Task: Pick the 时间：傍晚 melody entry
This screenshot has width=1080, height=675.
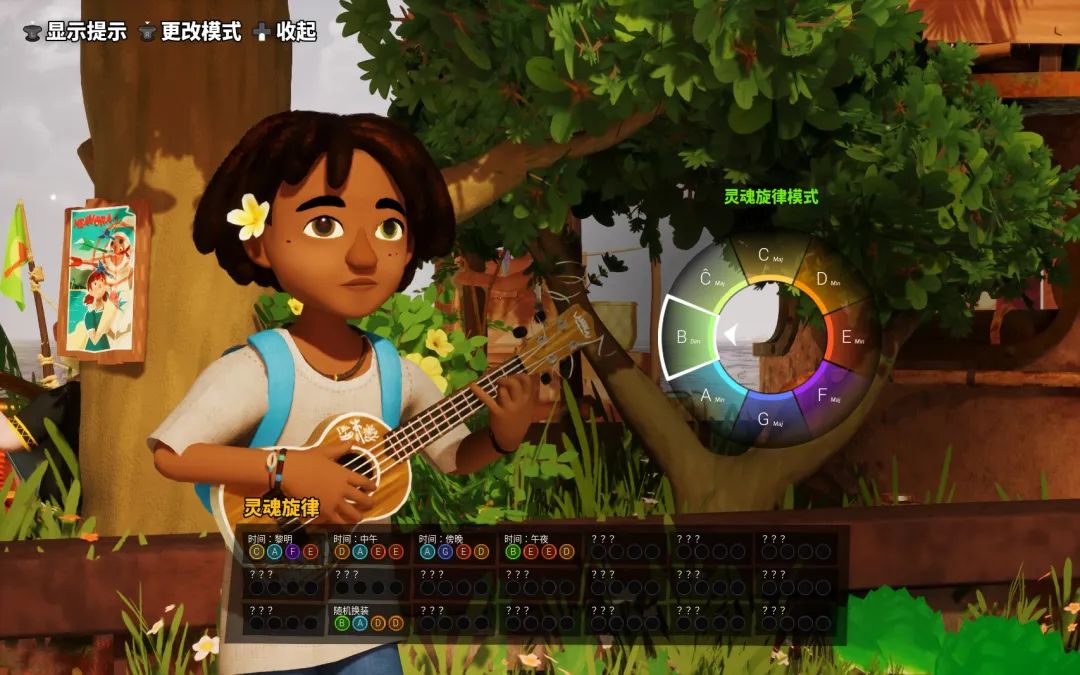Action: [455, 546]
